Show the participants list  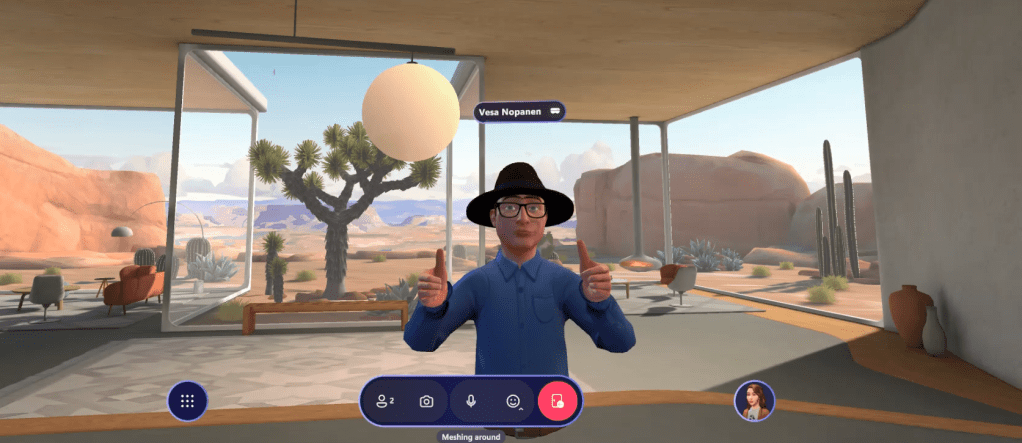pos(385,401)
